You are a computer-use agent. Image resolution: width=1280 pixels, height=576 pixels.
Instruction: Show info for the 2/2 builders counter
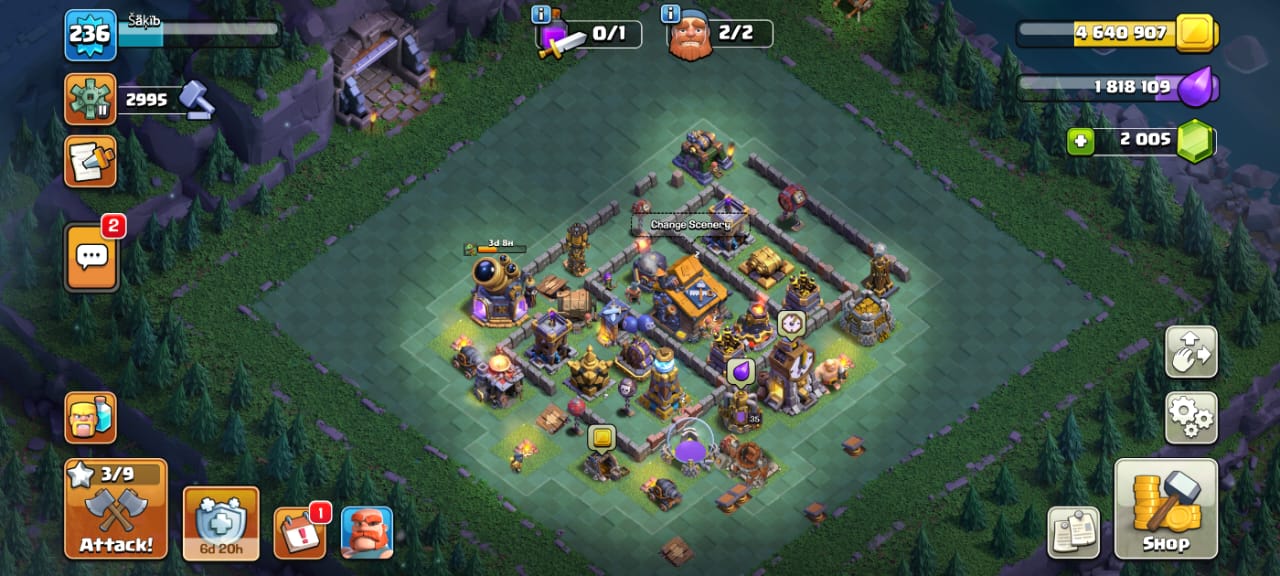[x=671, y=14]
